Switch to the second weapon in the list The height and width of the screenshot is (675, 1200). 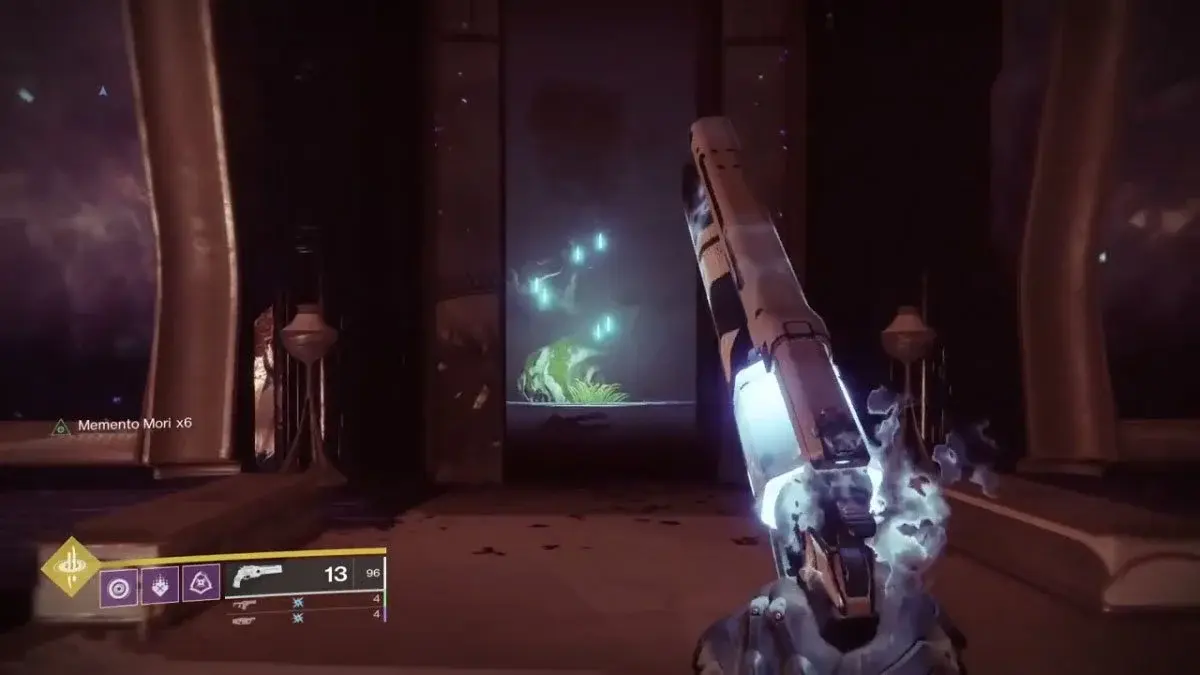pyautogui.click(x=245, y=603)
